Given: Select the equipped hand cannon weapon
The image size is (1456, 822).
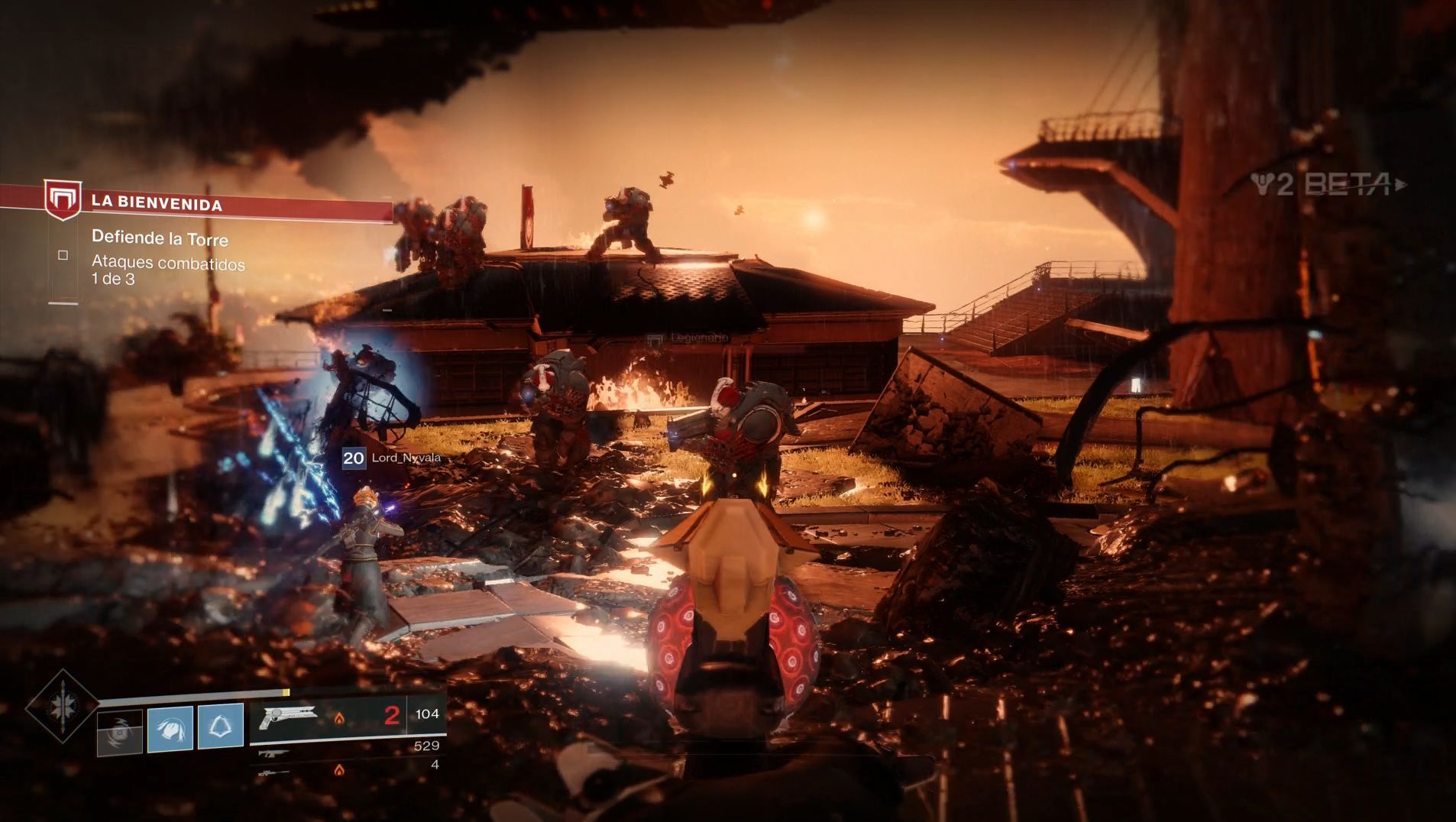Looking at the screenshot, I should [x=289, y=716].
